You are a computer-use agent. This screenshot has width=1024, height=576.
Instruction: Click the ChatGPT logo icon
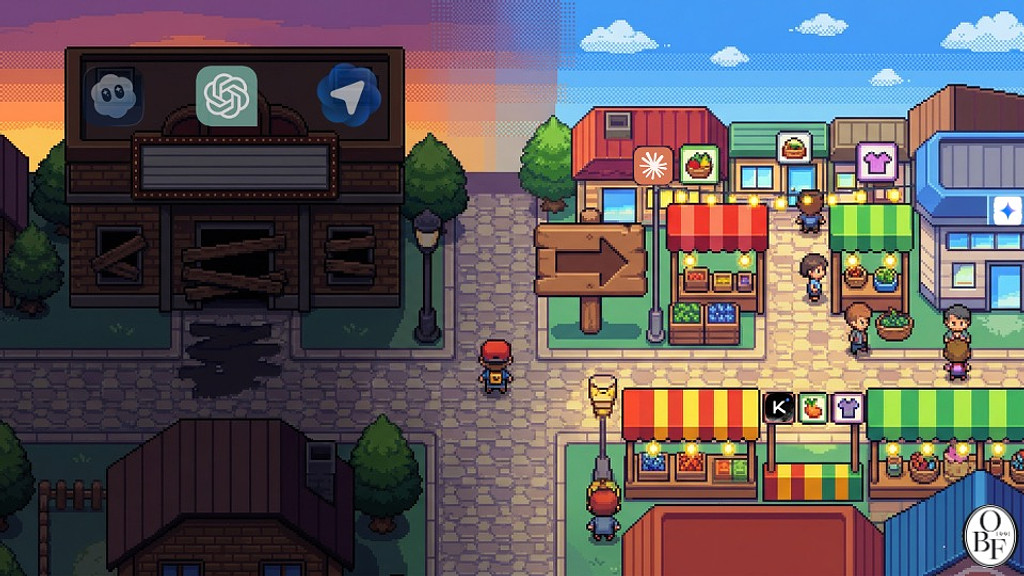[227, 96]
